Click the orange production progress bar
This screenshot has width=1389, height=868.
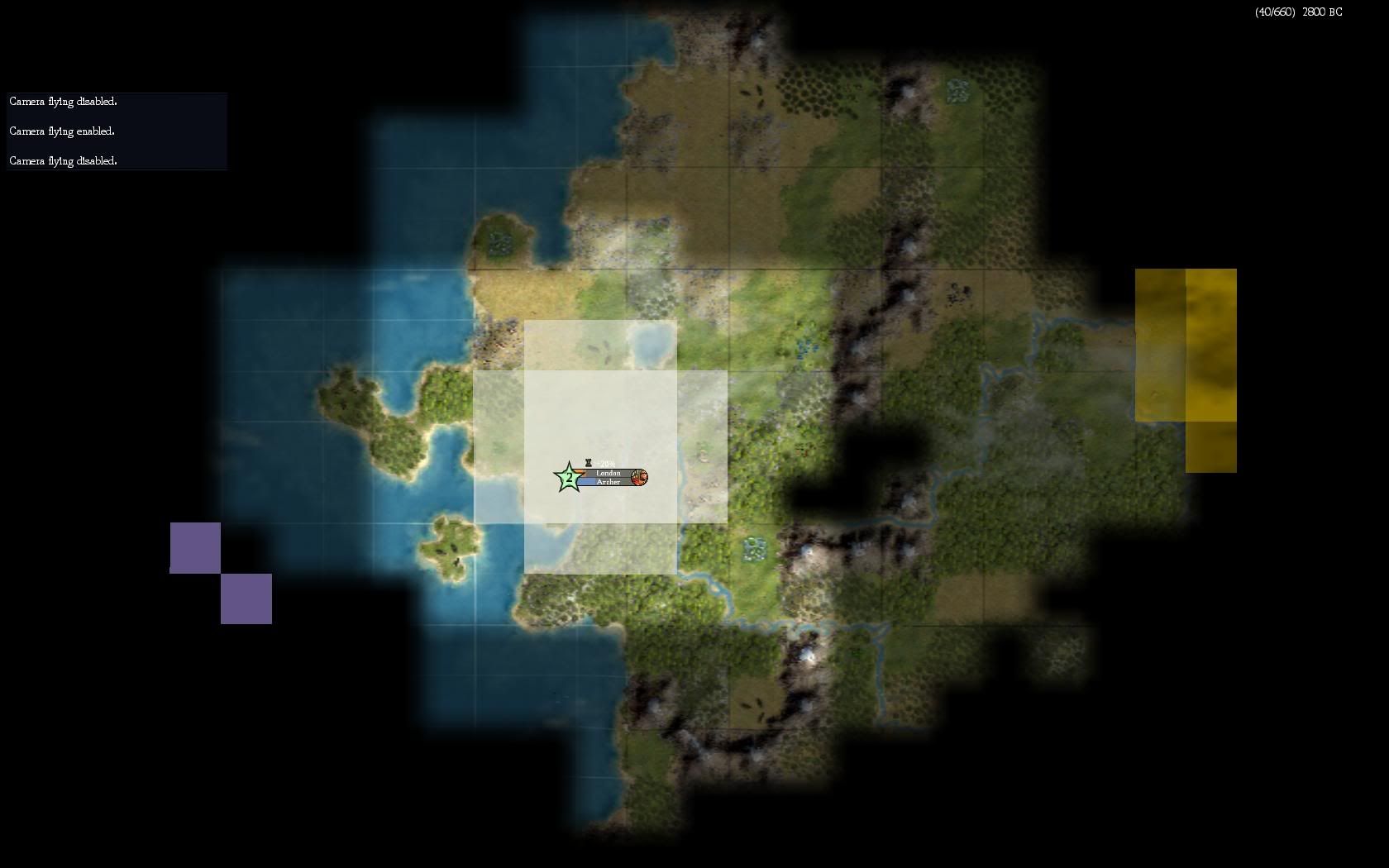click(x=579, y=472)
